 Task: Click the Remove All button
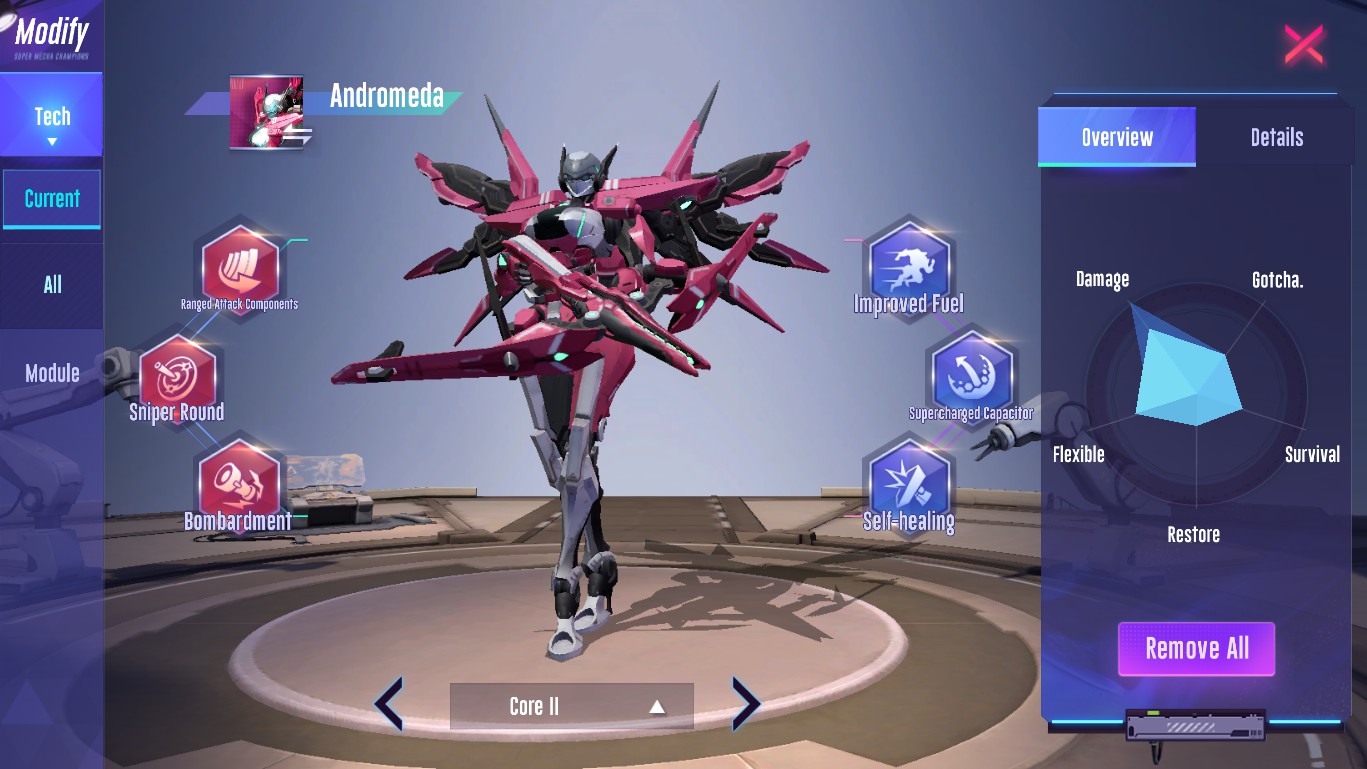tap(1196, 649)
